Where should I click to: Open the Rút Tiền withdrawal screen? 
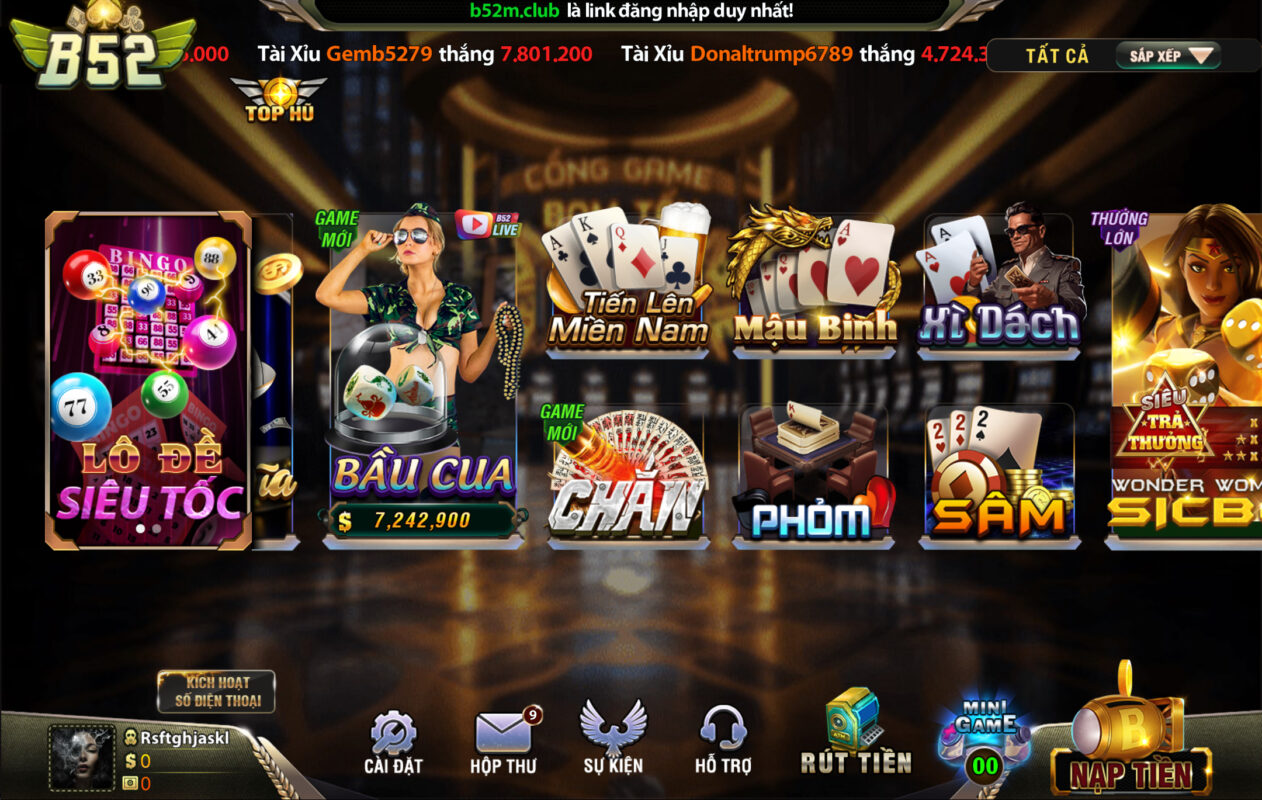tap(855, 733)
